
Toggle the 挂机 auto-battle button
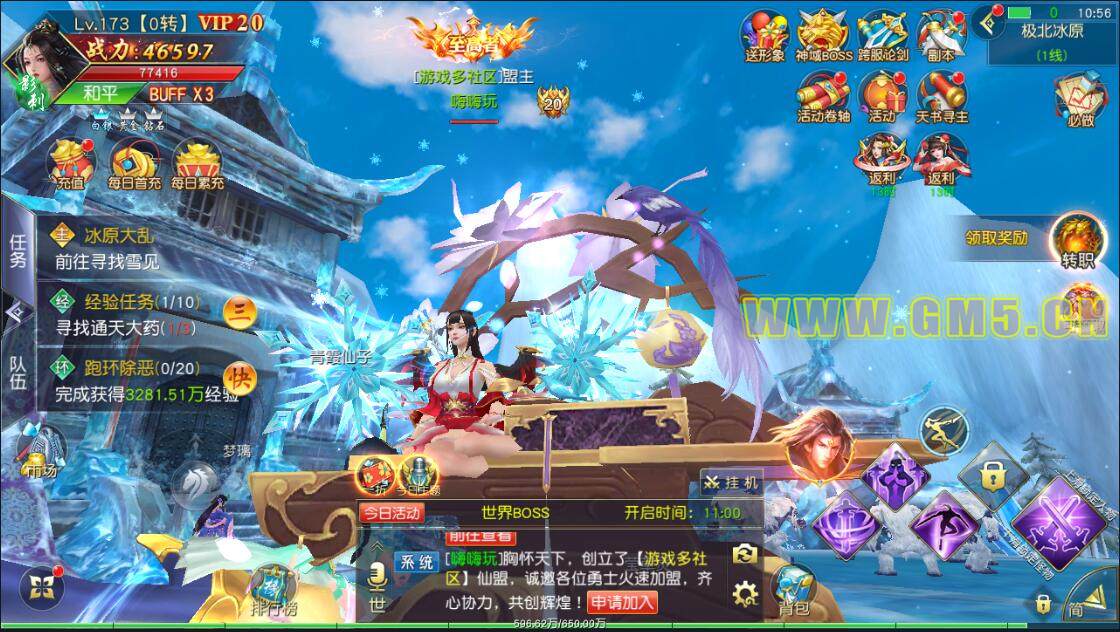pyautogui.click(x=732, y=482)
